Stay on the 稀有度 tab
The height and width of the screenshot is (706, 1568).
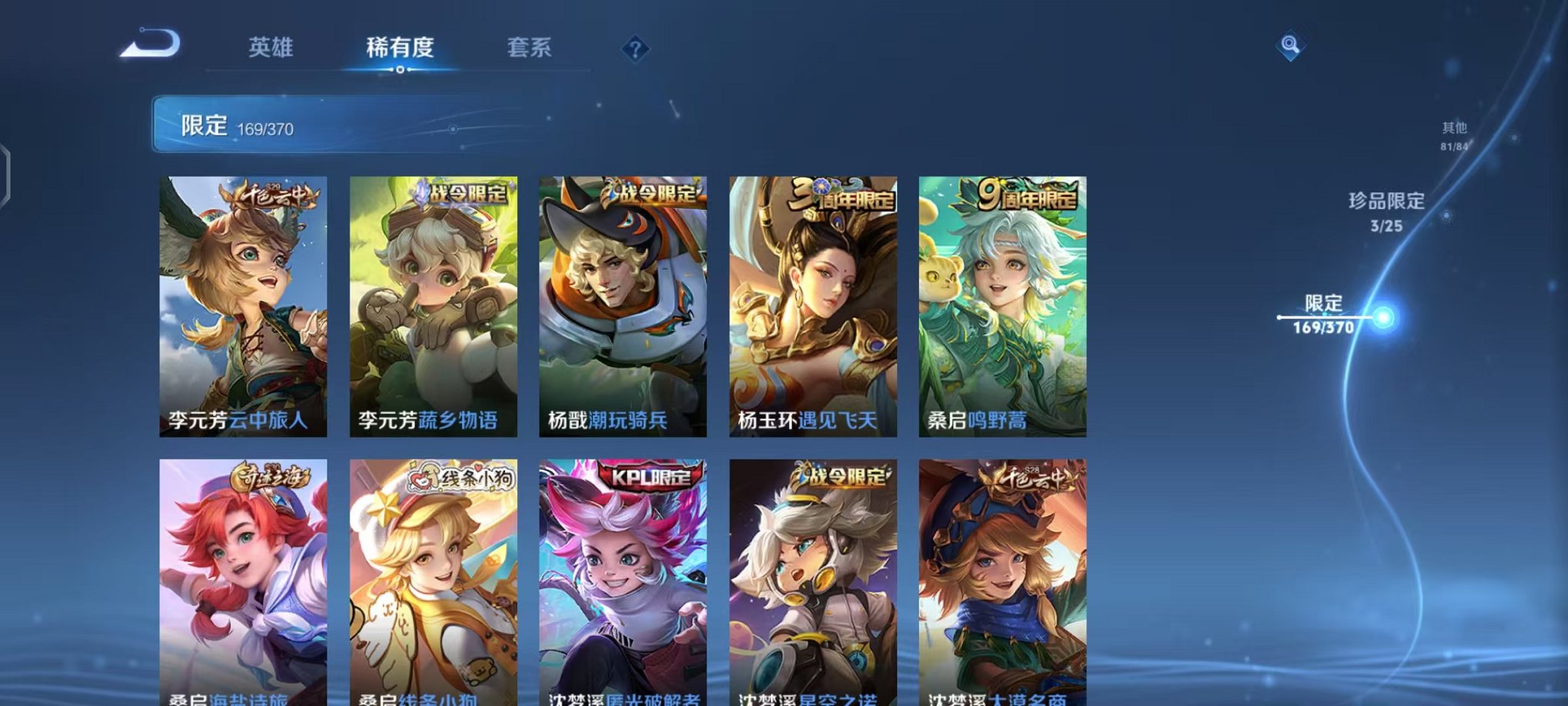point(400,48)
